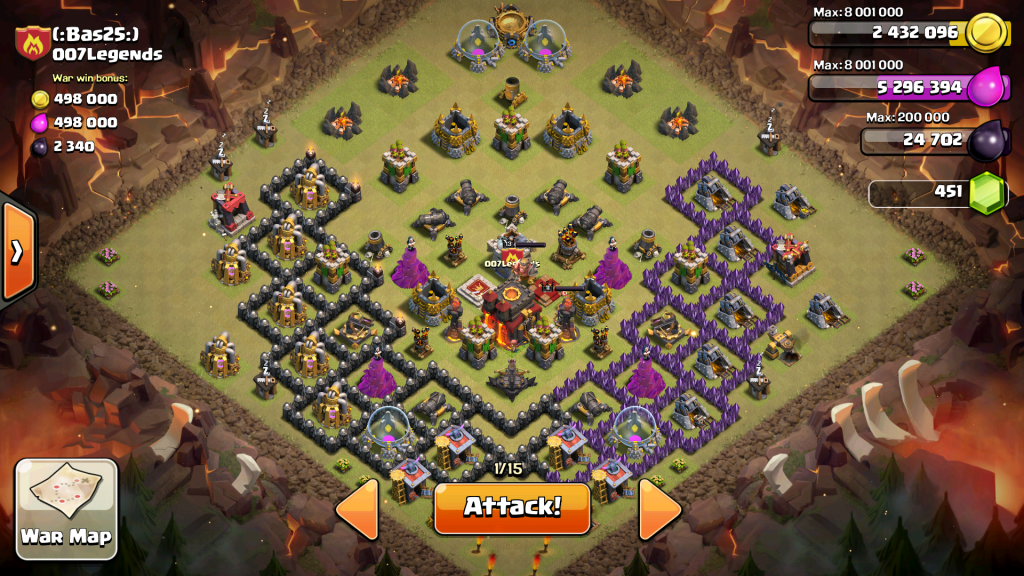Select the 007Legends clan shield badge

[33, 44]
